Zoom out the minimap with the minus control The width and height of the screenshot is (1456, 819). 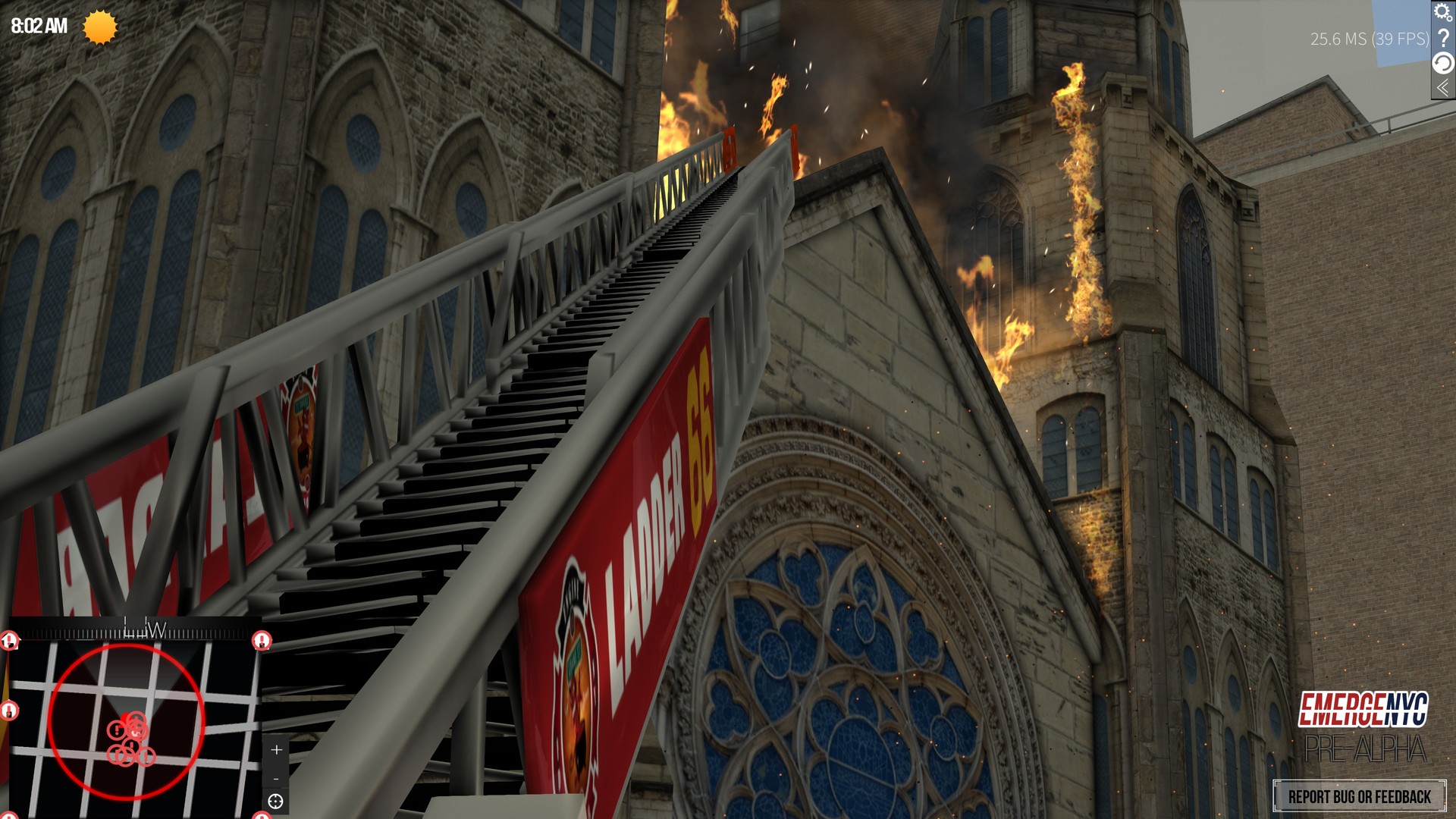point(276,779)
